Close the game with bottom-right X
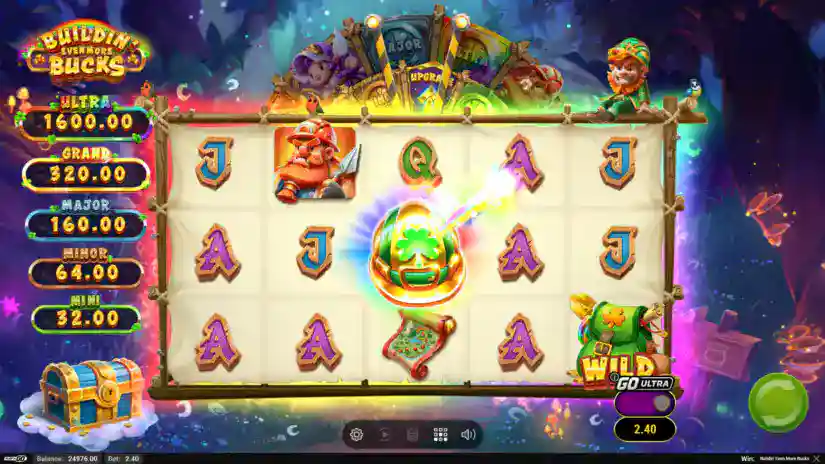This screenshot has width=825, height=464. coord(815,458)
